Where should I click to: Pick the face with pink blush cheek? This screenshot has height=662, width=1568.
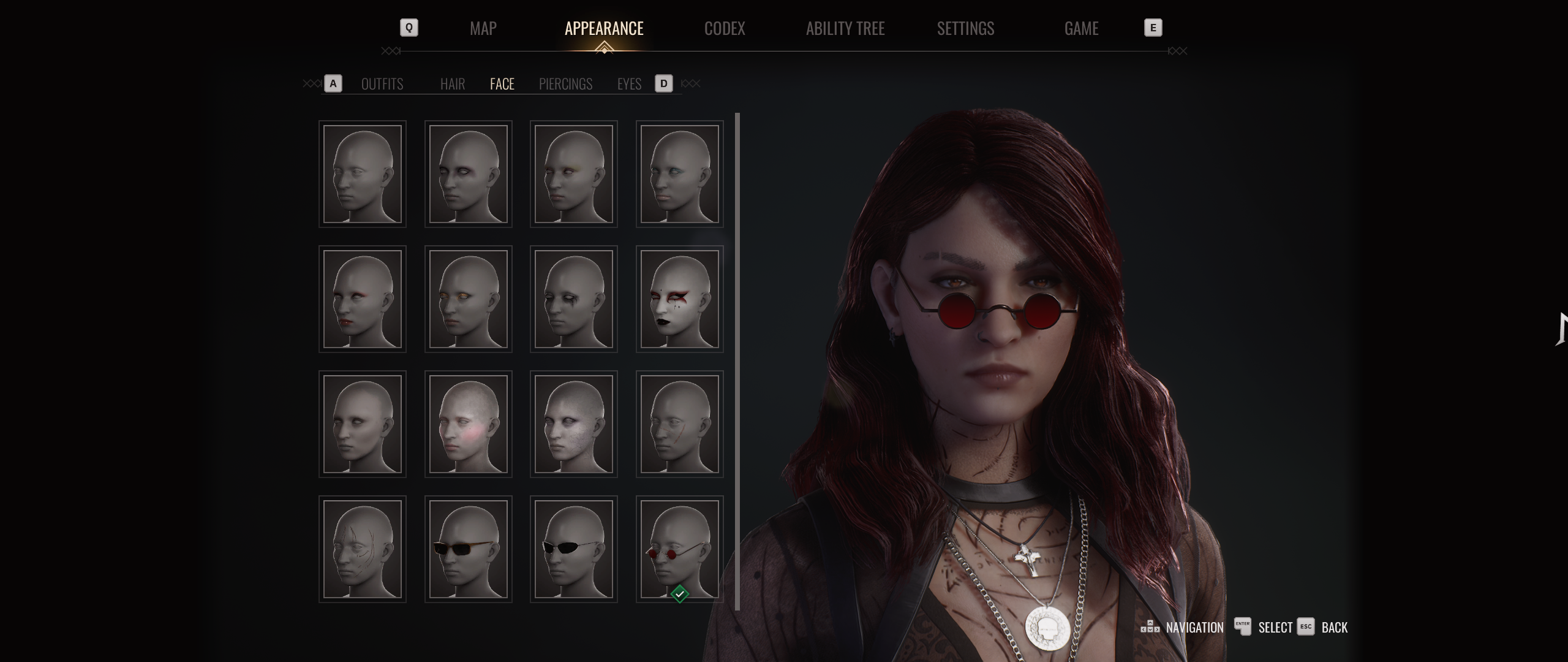coord(468,424)
